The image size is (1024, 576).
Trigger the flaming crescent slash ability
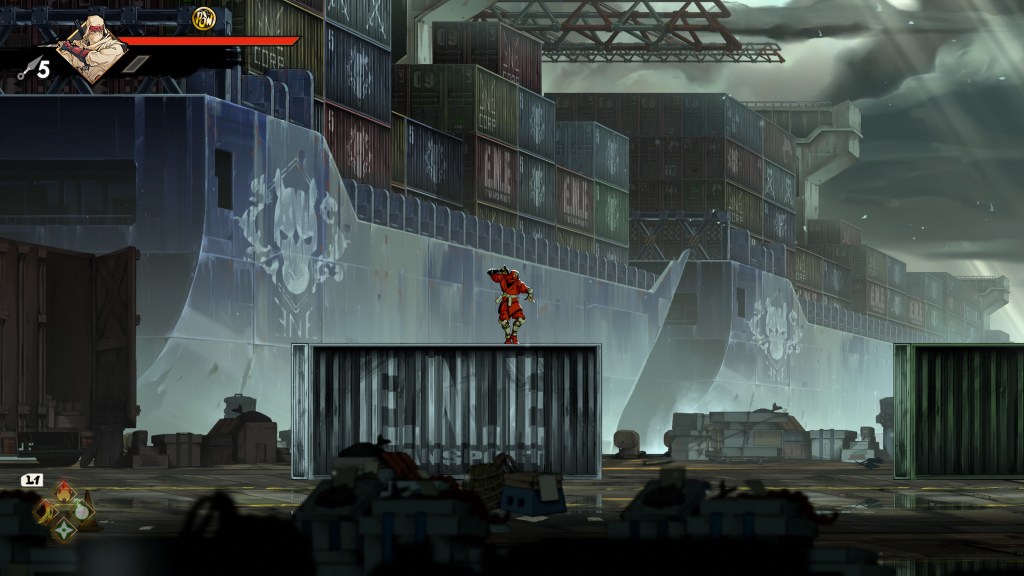(47, 510)
